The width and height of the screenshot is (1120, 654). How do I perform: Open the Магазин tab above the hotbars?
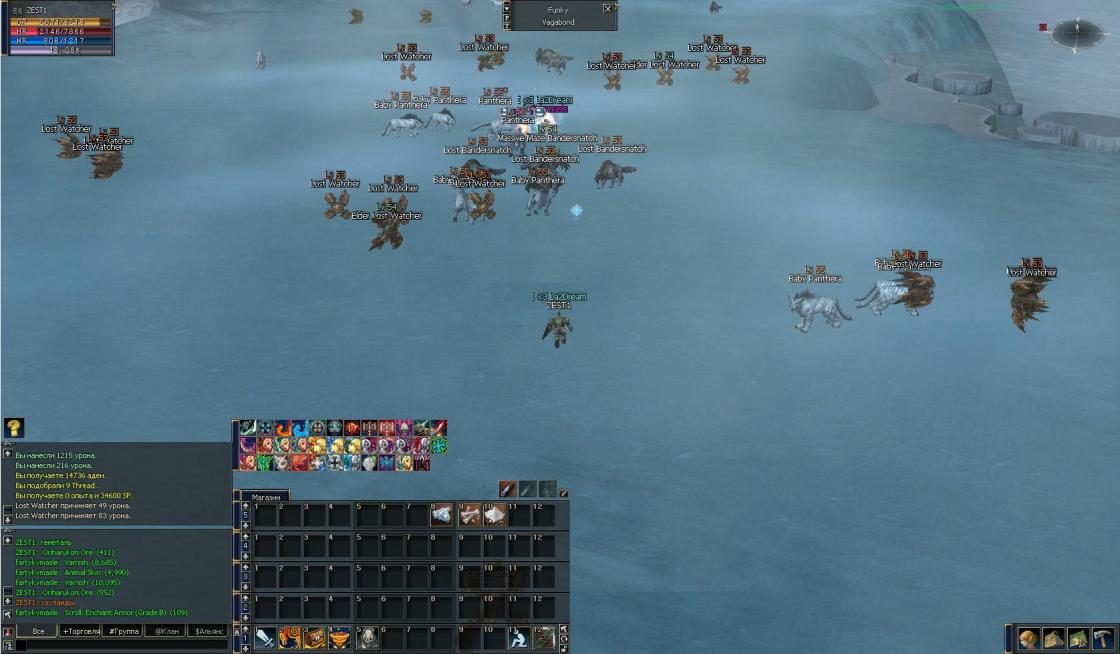(265, 496)
